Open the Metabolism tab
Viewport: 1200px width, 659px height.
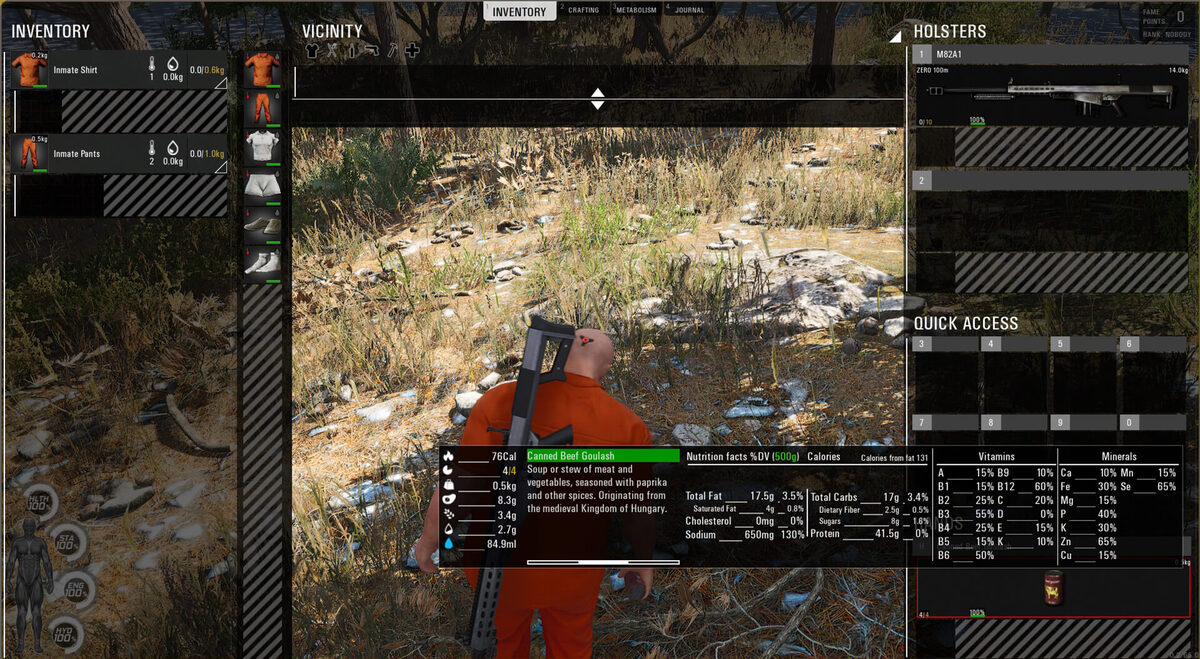click(636, 11)
